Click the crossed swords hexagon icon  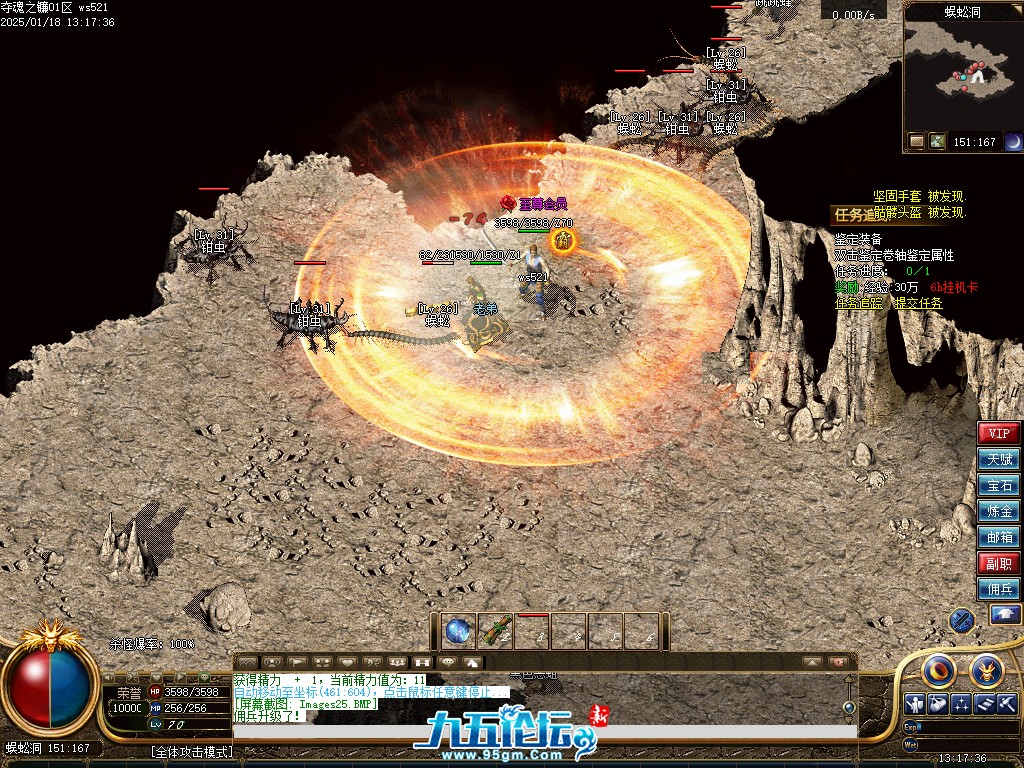962,620
